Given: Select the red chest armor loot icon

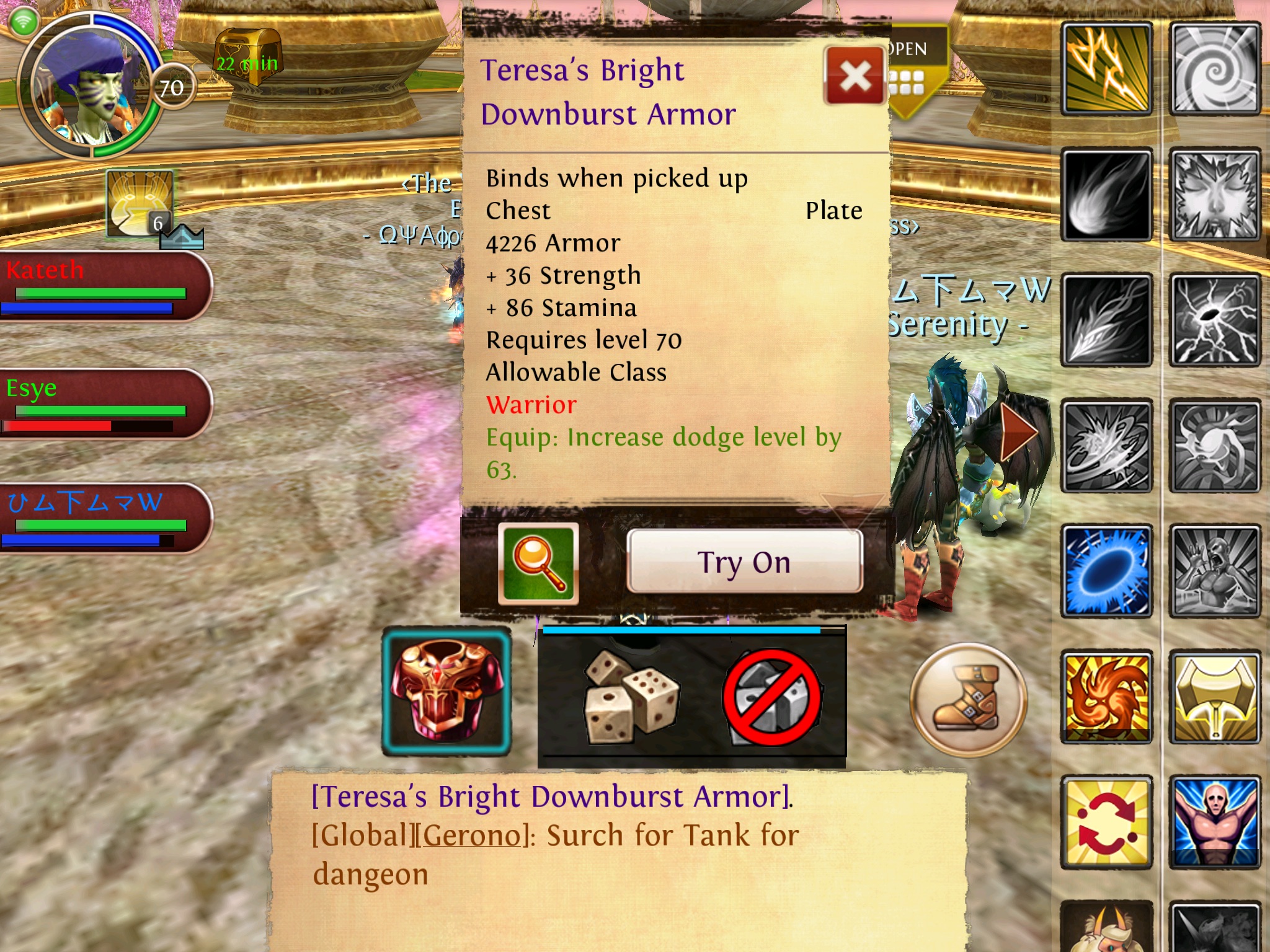Looking at the screenshot, I should pos(446,692).
